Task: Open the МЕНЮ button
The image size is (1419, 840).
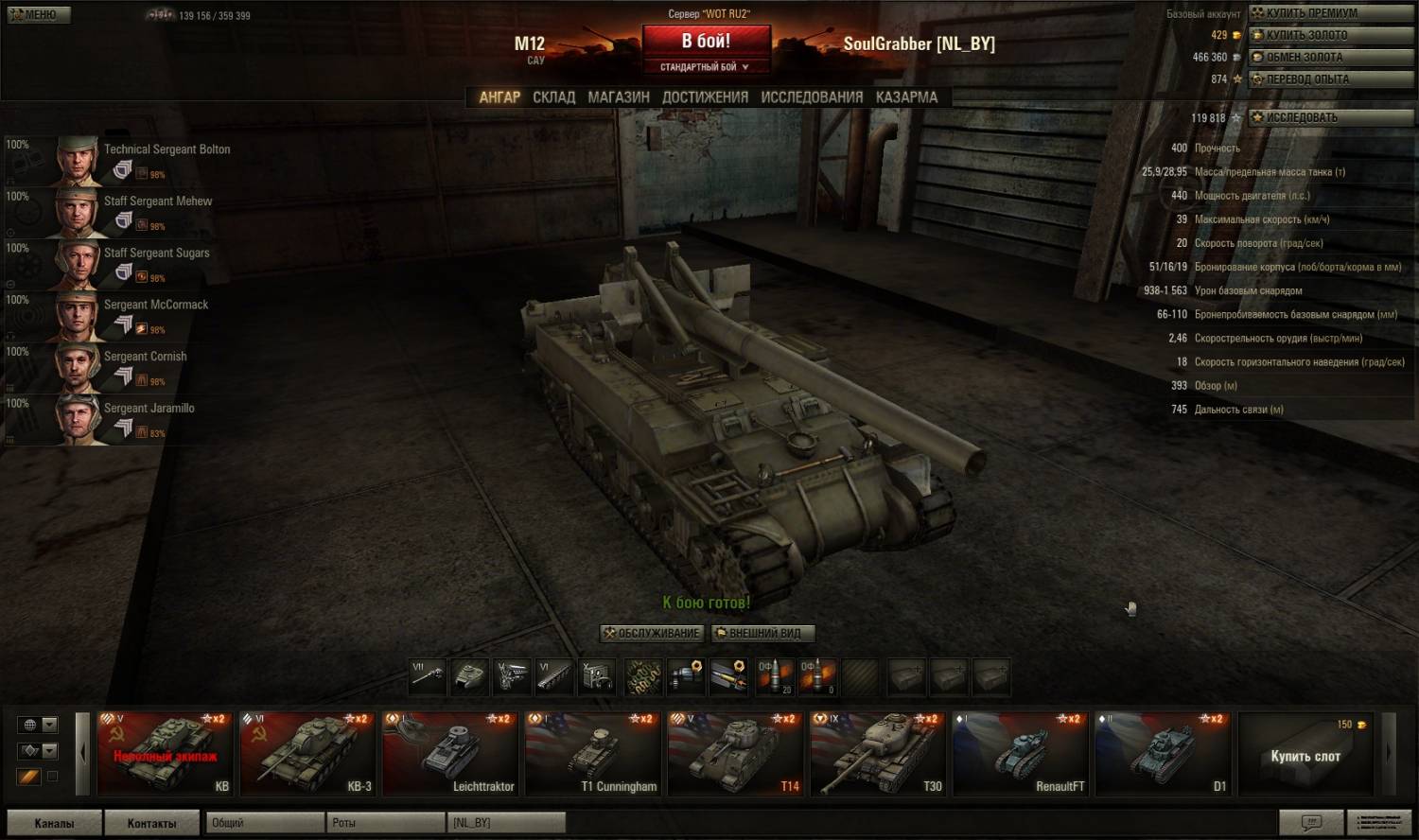Action: point(39,14)
